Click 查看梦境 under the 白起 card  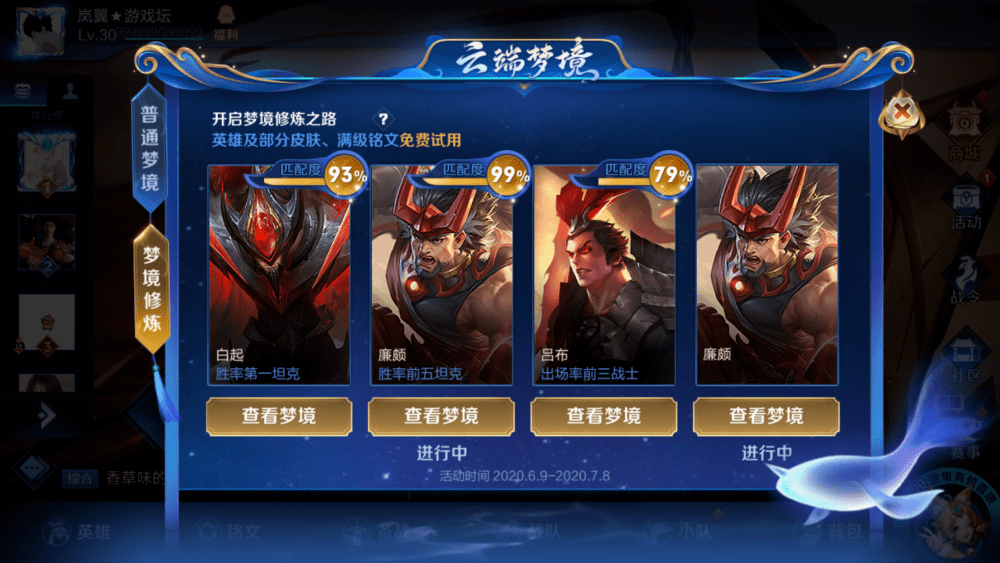click(279, 416)
